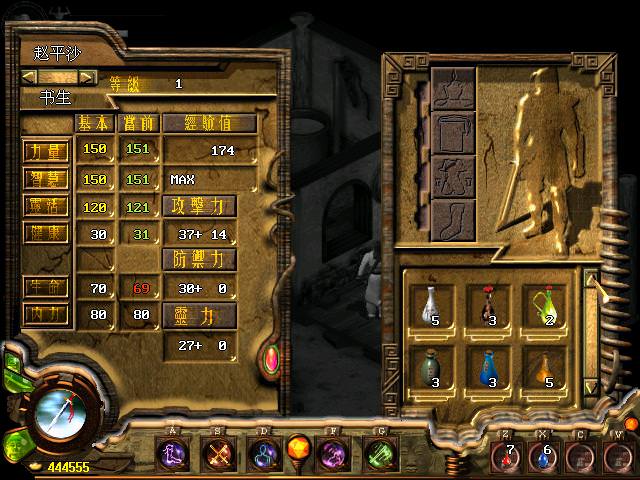Activate the green blades skill icon
The image size is (640, 480).
click(377, 455)
